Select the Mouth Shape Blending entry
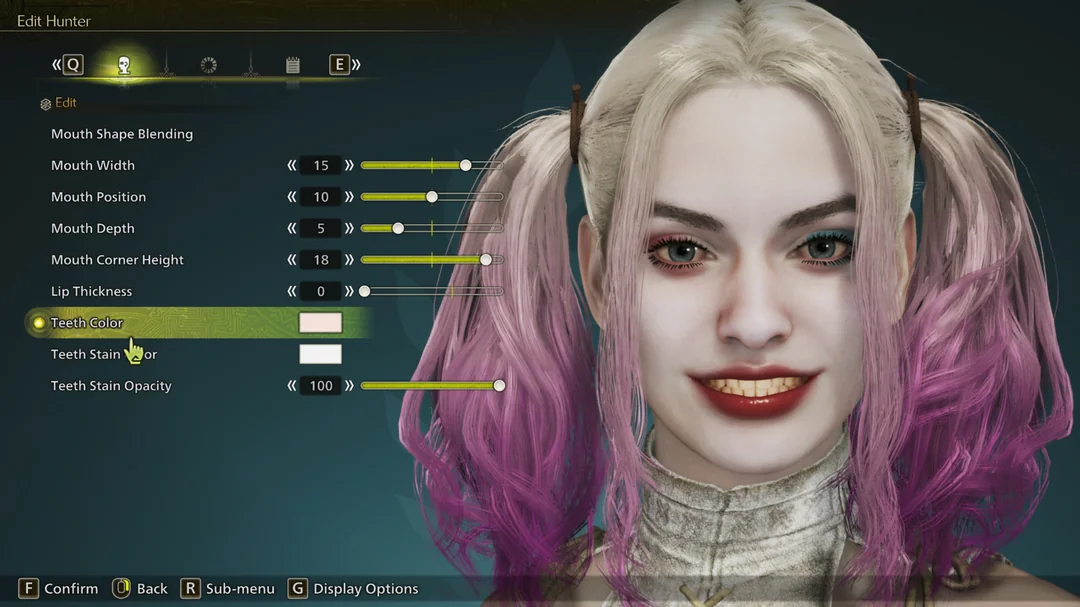Screen dimensions: 1080x607 click(122, 134)
